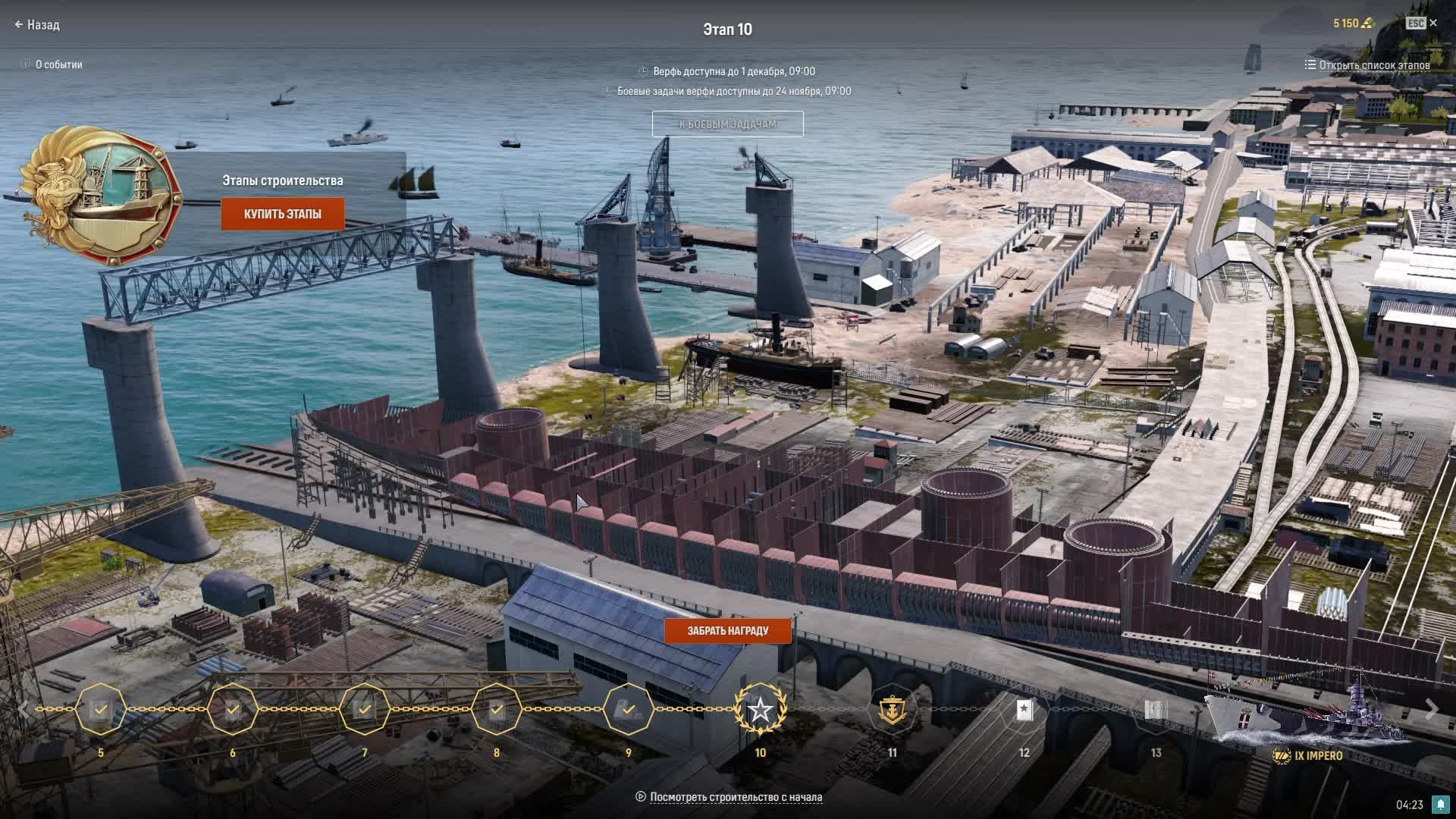Select stage 11 with the anchor emblem
The width and height of the screenshot is (1456, 819).
click(892, 710)
